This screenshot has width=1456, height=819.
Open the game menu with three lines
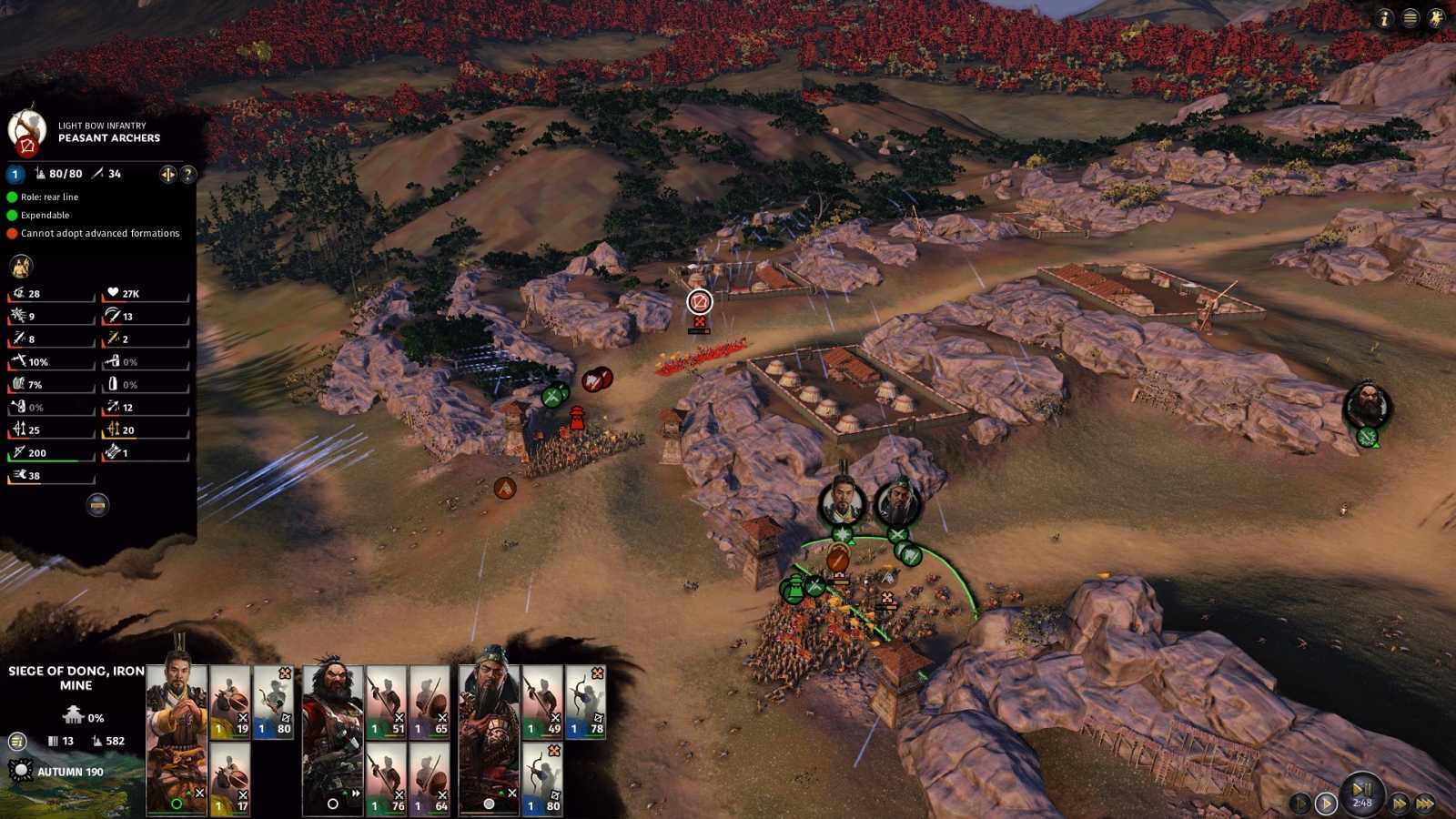tap(1410, 18)
